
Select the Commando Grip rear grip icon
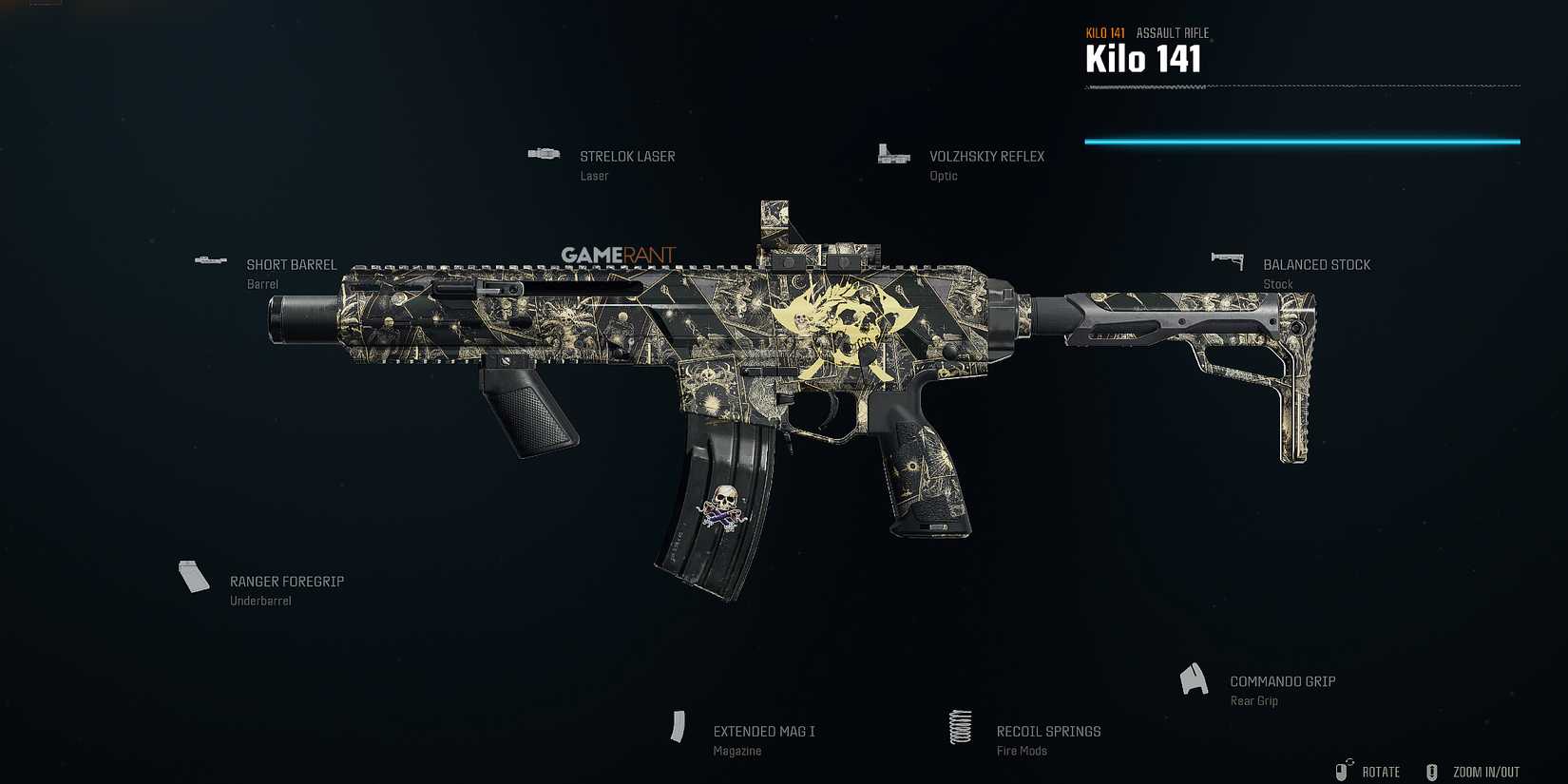click(1194, 679)
